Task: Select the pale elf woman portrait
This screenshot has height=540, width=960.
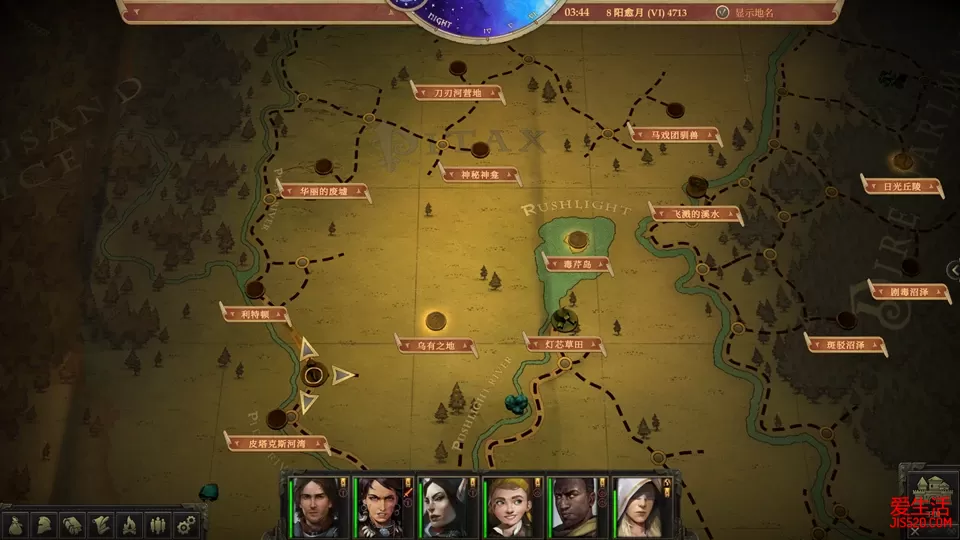Action: tap(446, 507)
